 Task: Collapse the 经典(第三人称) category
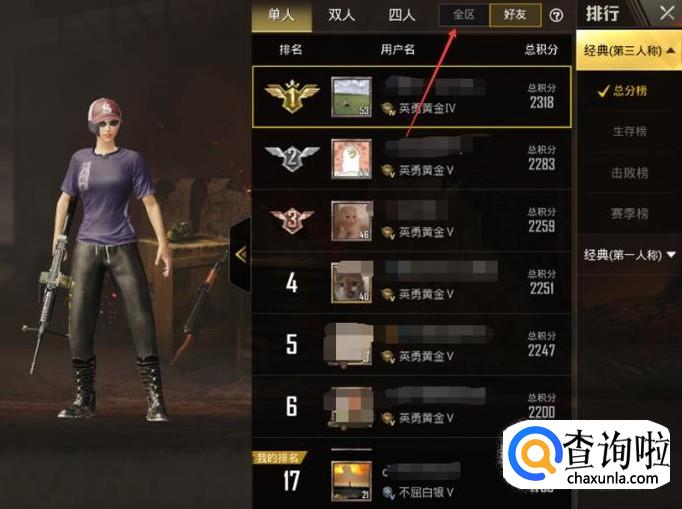629,49
